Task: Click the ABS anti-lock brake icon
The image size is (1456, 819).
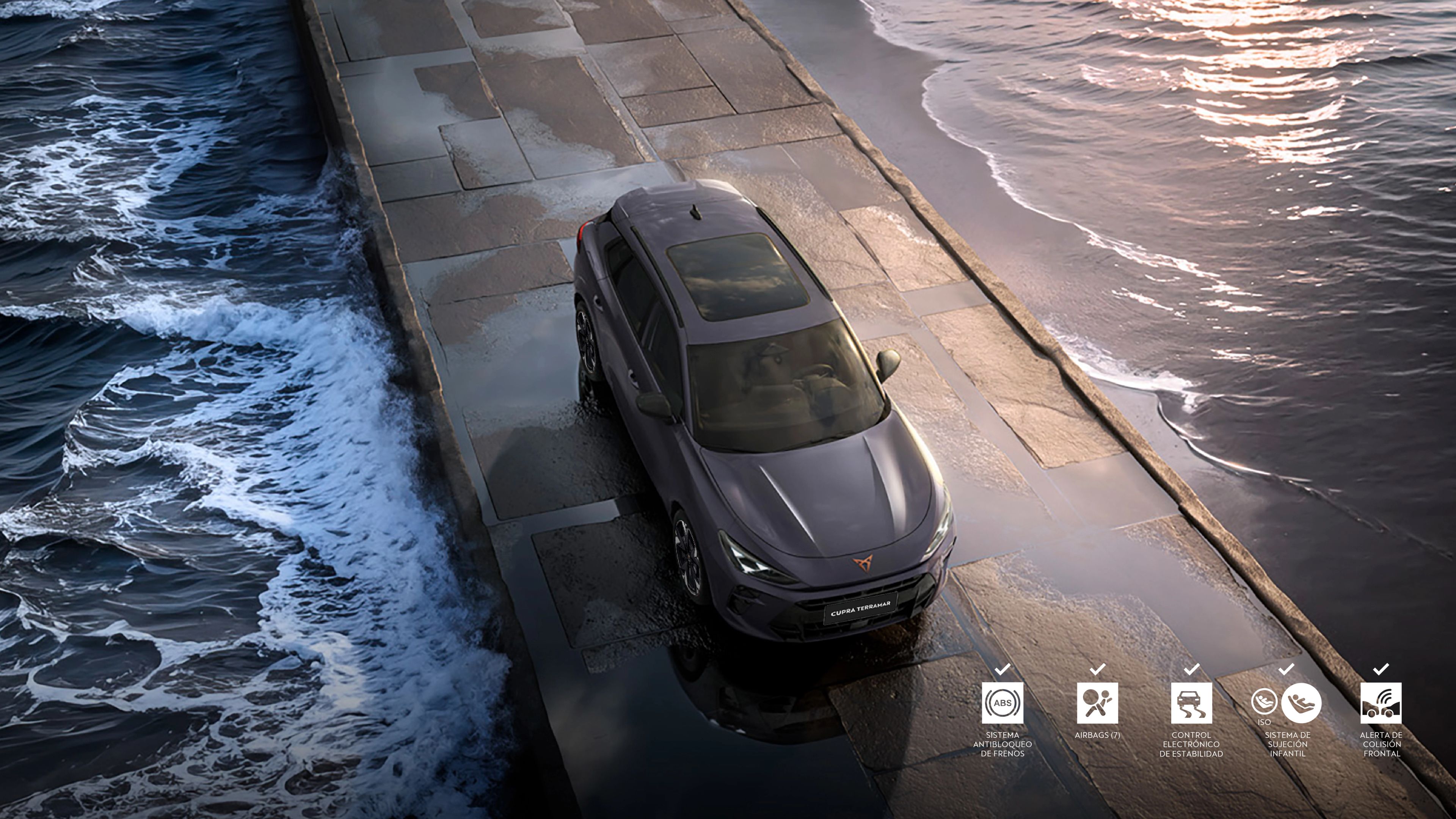Action: pyautogui.click(x=1002, y=703)
